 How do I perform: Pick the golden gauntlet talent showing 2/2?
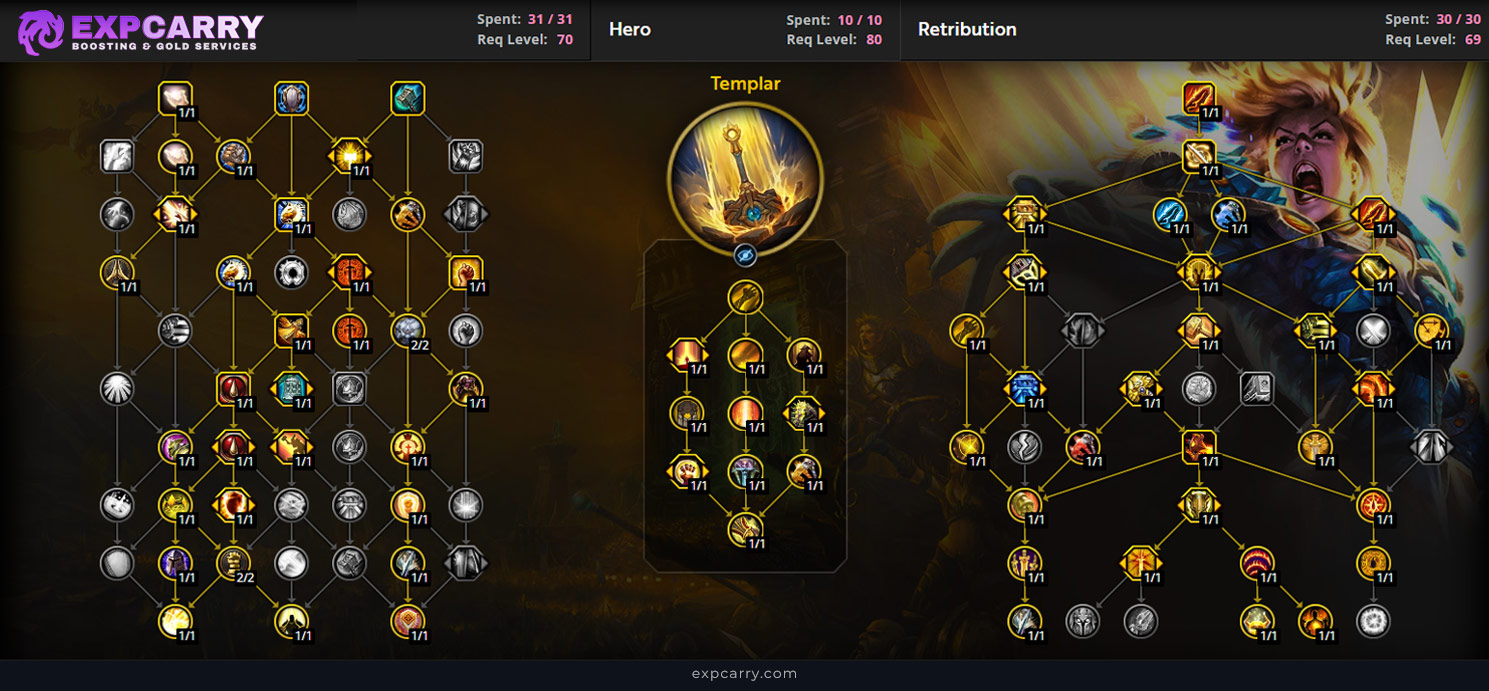coord(233,563)
